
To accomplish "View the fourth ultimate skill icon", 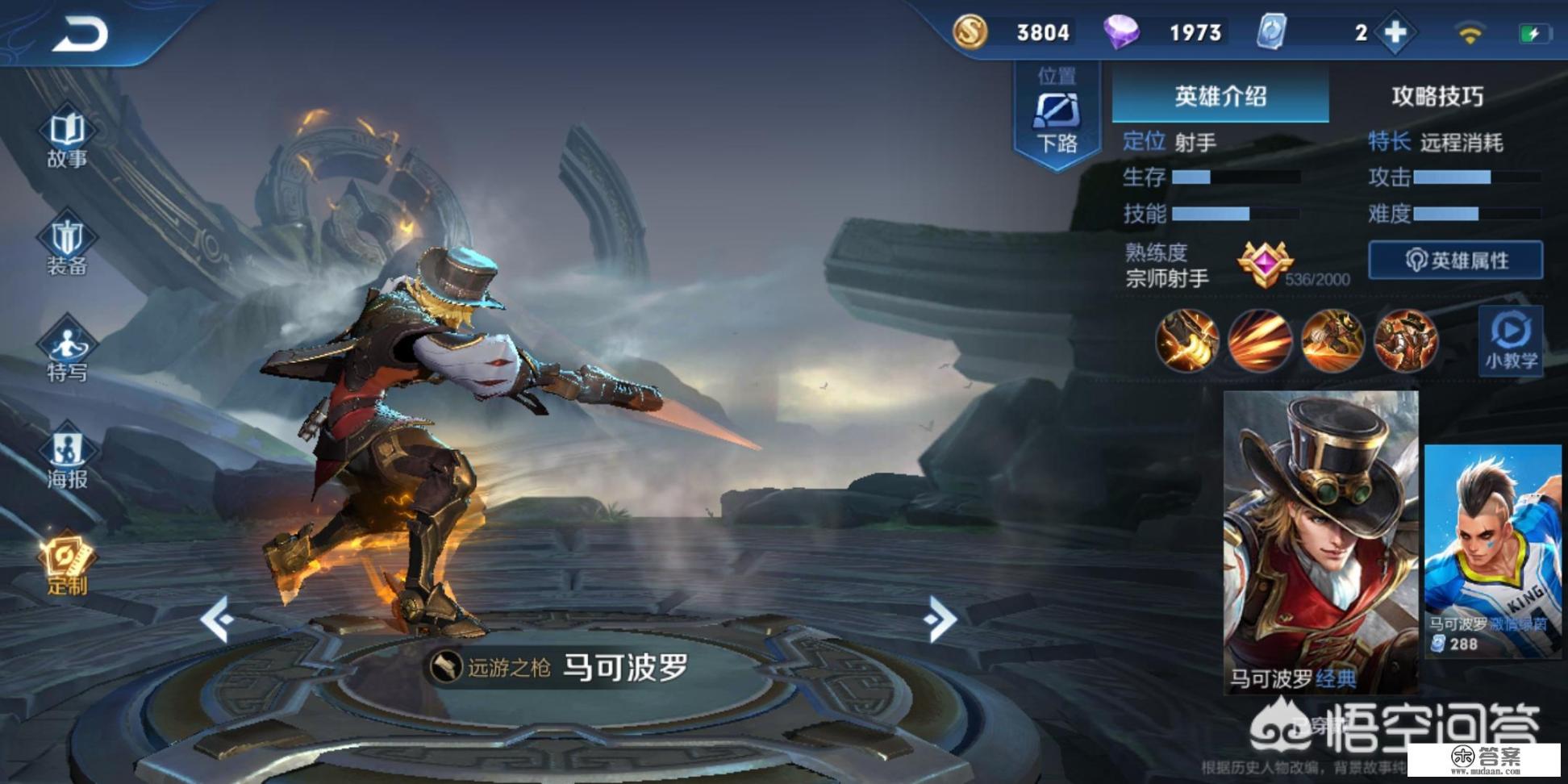I will coord(1405,341).
